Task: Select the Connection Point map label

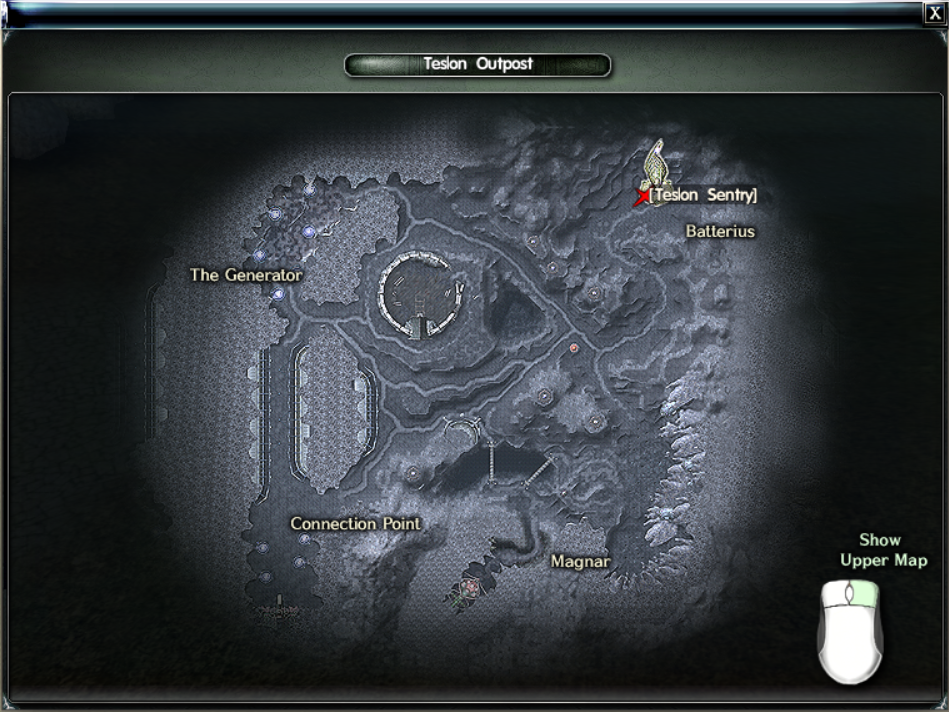Action: (355, 524)
